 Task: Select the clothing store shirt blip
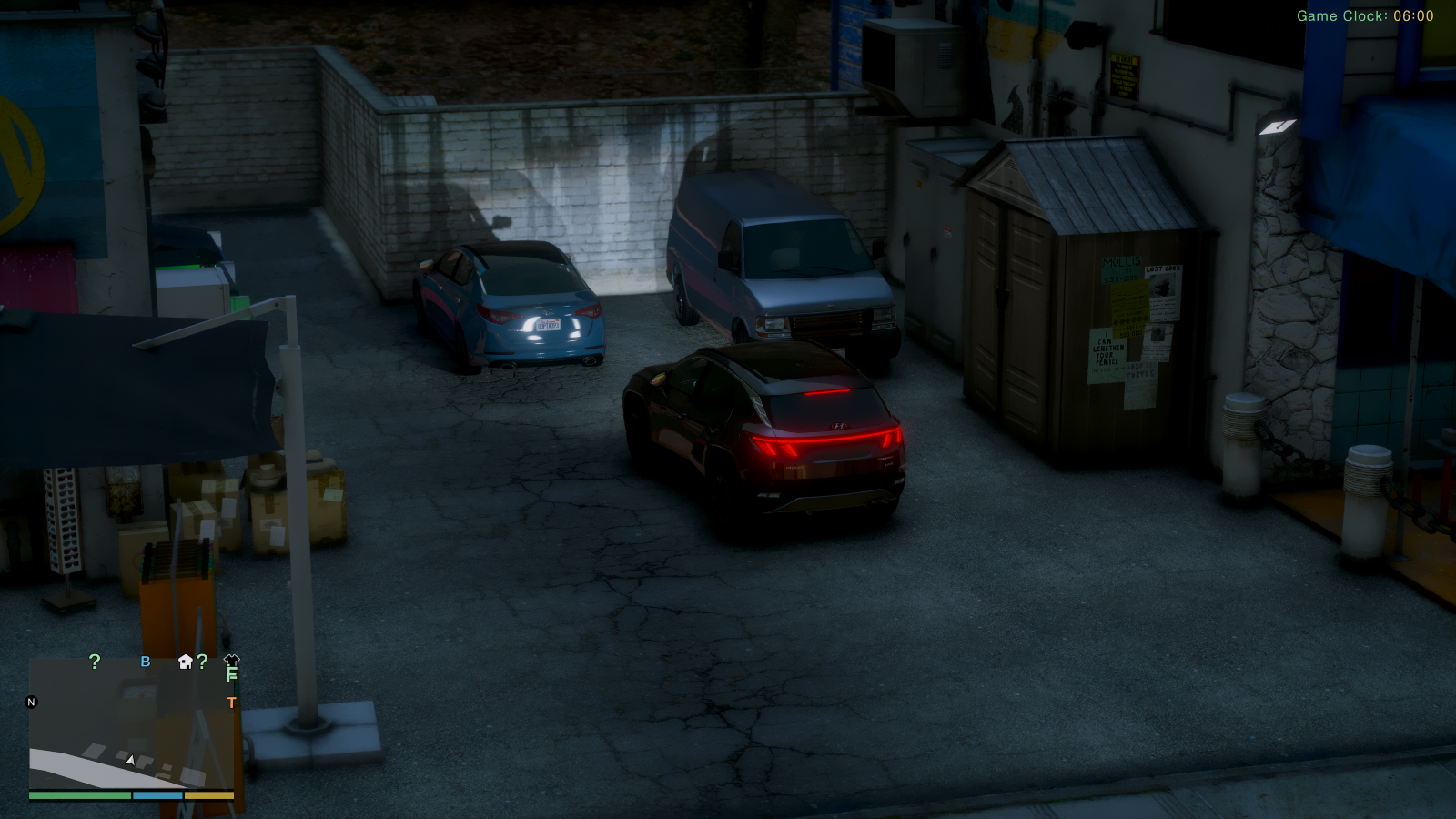pos(231,661)
